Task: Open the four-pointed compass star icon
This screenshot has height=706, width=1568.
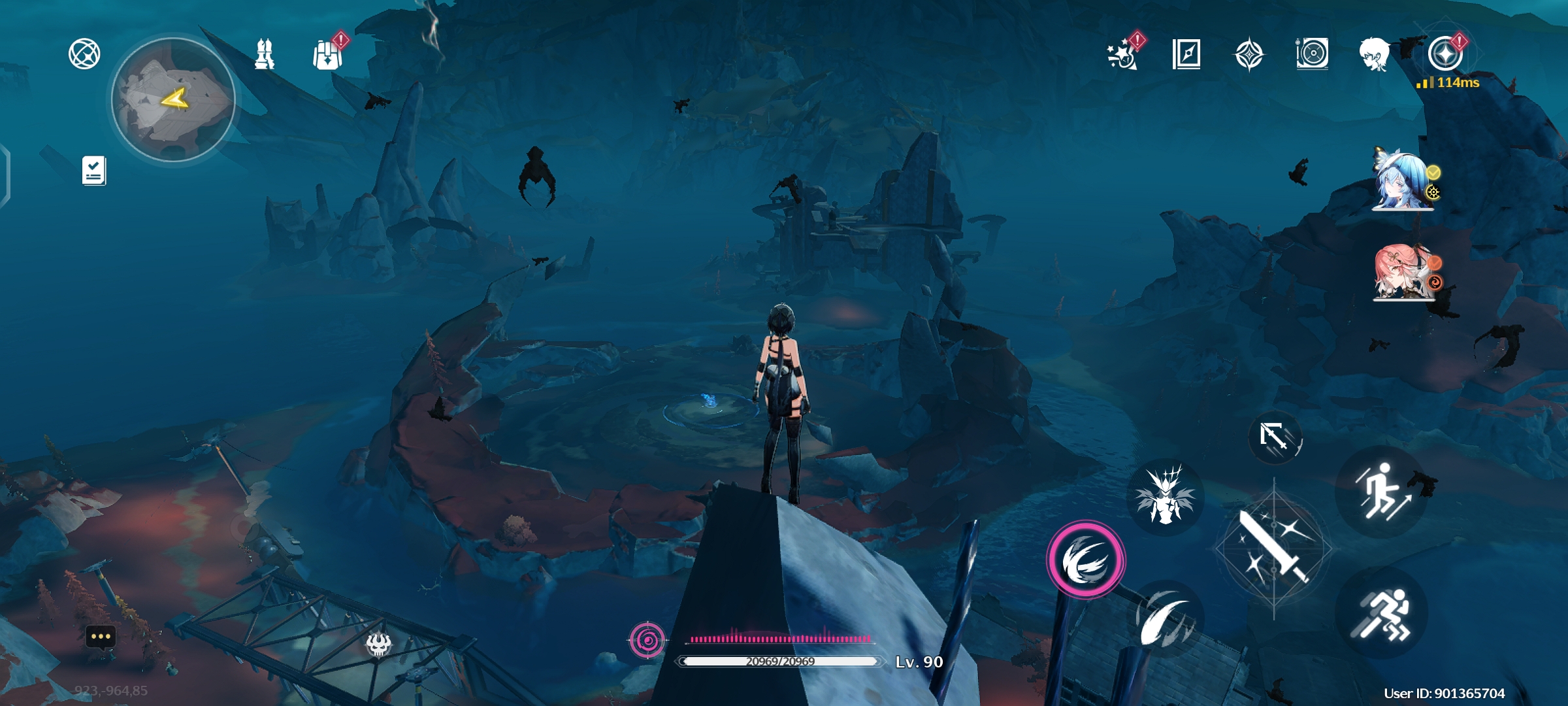Action: point(1249,54)
